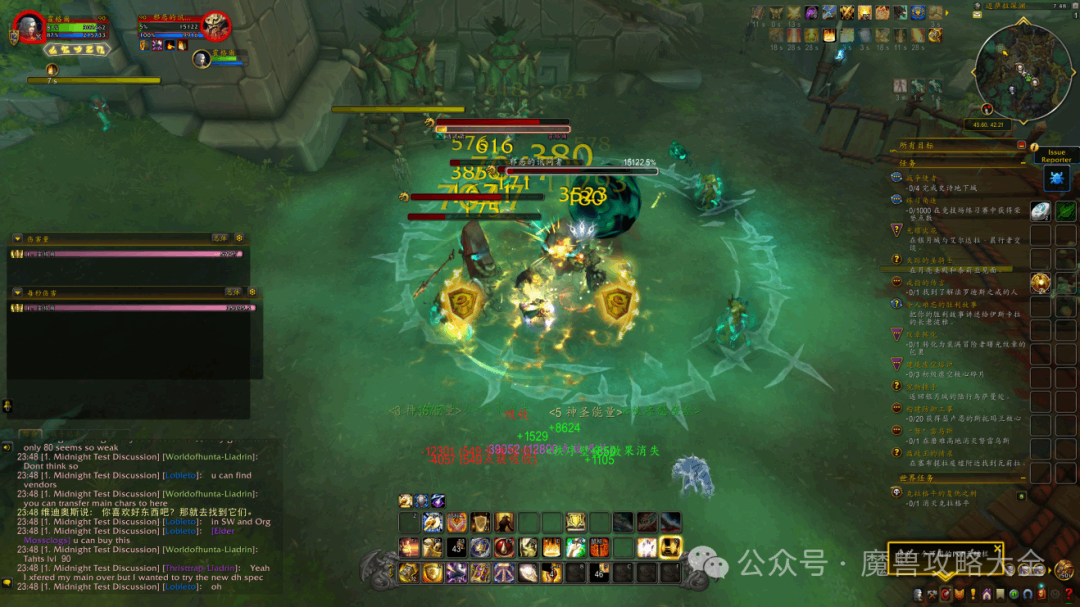Use the green glowing hand ability
Image resolution: width=1080 pixels, height=607 pixels.
[574, 547]
